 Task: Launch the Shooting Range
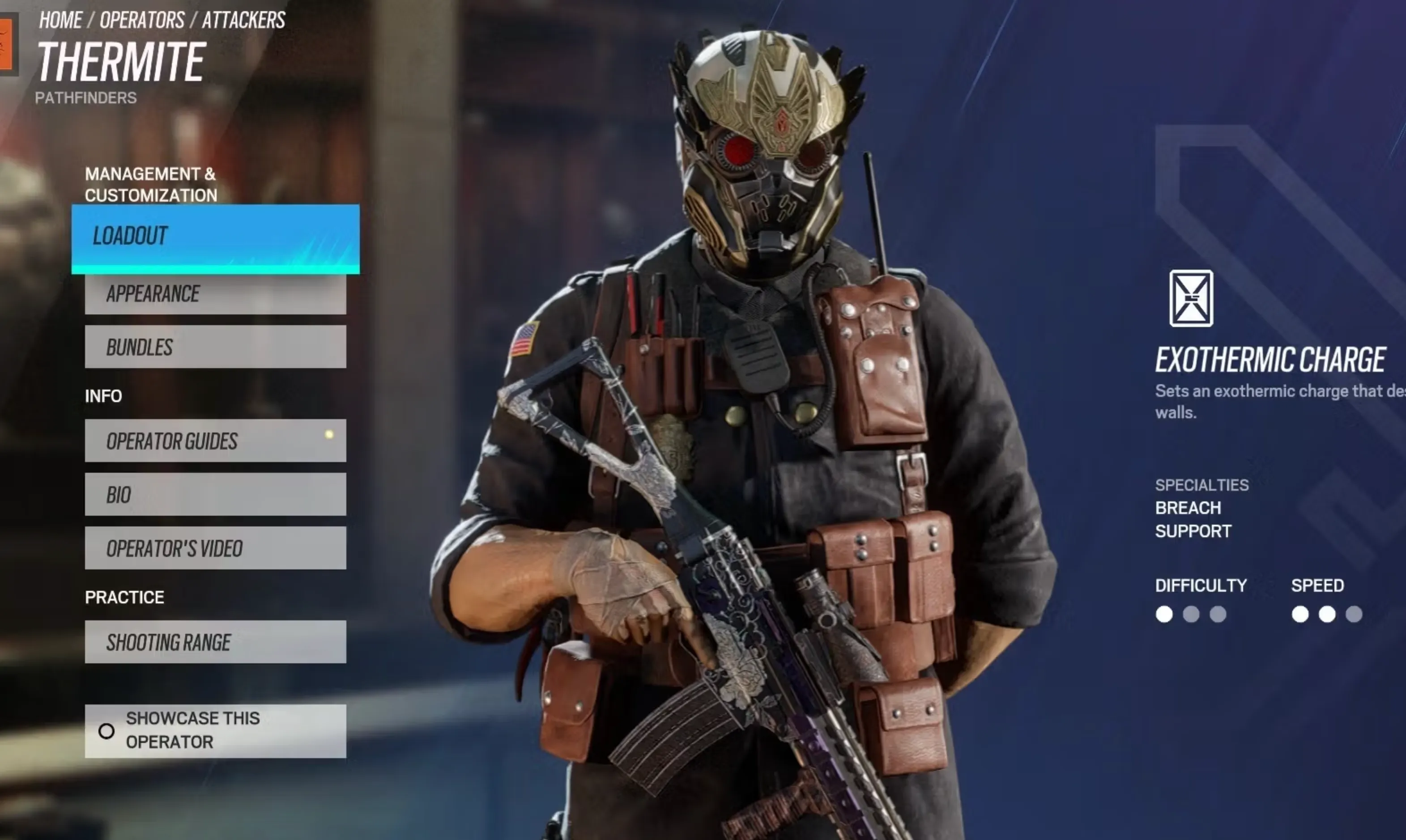[215, 642]
